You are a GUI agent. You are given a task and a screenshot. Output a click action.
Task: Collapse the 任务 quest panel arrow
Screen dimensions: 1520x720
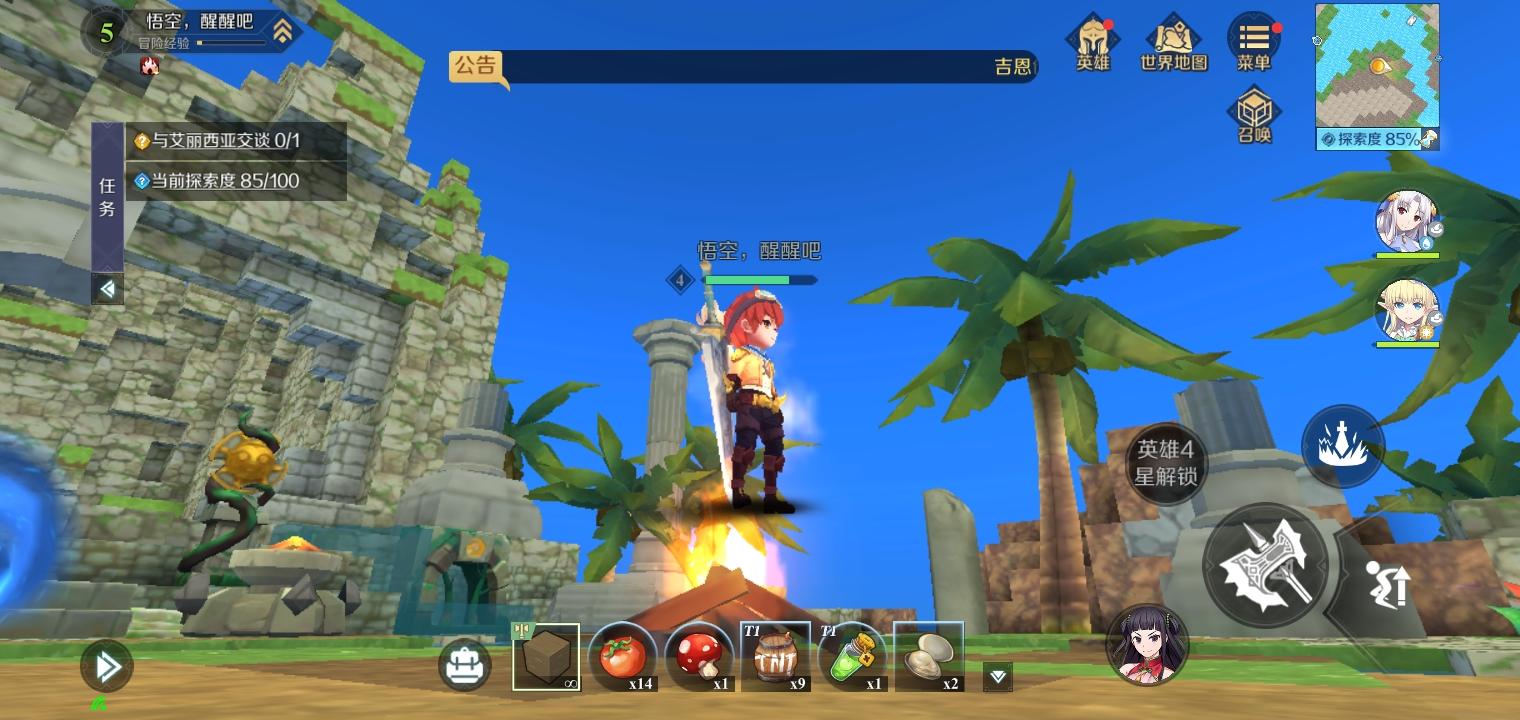pyautogui.click(x=107, y=290)
